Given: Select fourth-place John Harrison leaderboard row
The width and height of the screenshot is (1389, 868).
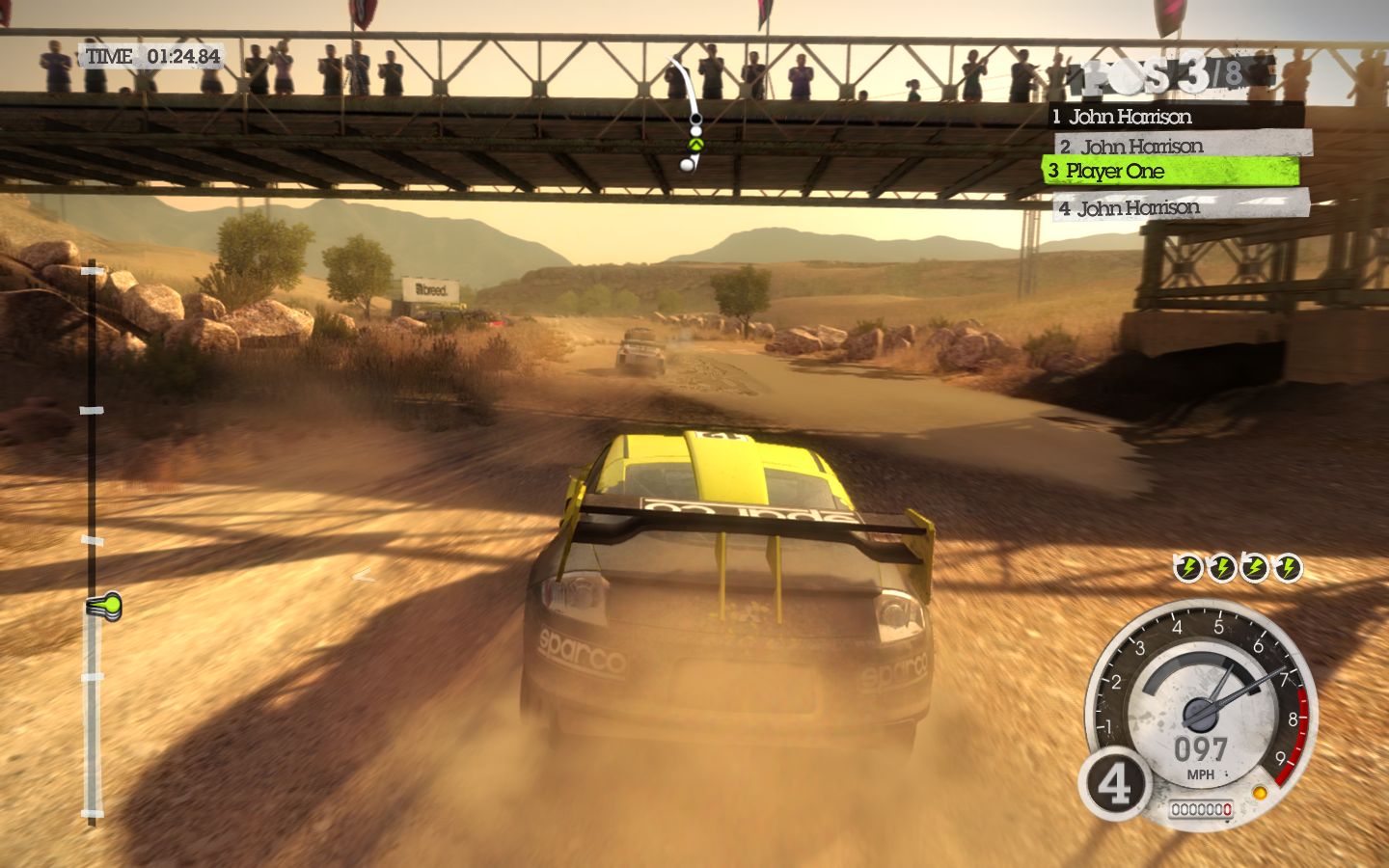Looking at the screenshot, I should click(1181, 207).
